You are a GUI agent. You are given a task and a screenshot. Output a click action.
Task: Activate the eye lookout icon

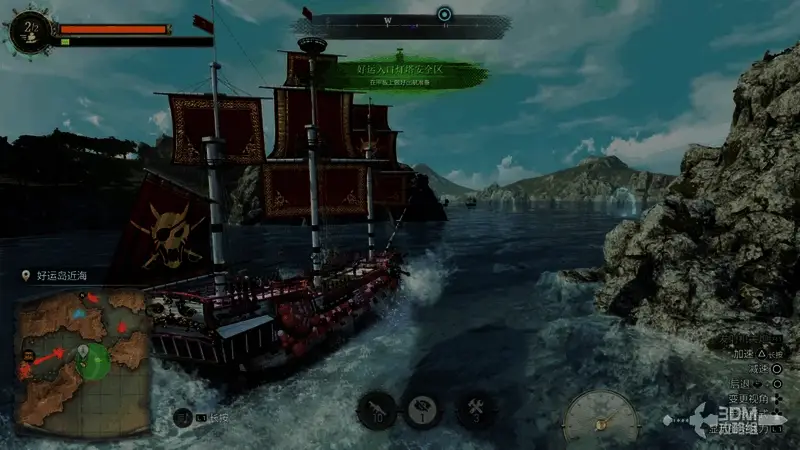coord(423,410)
